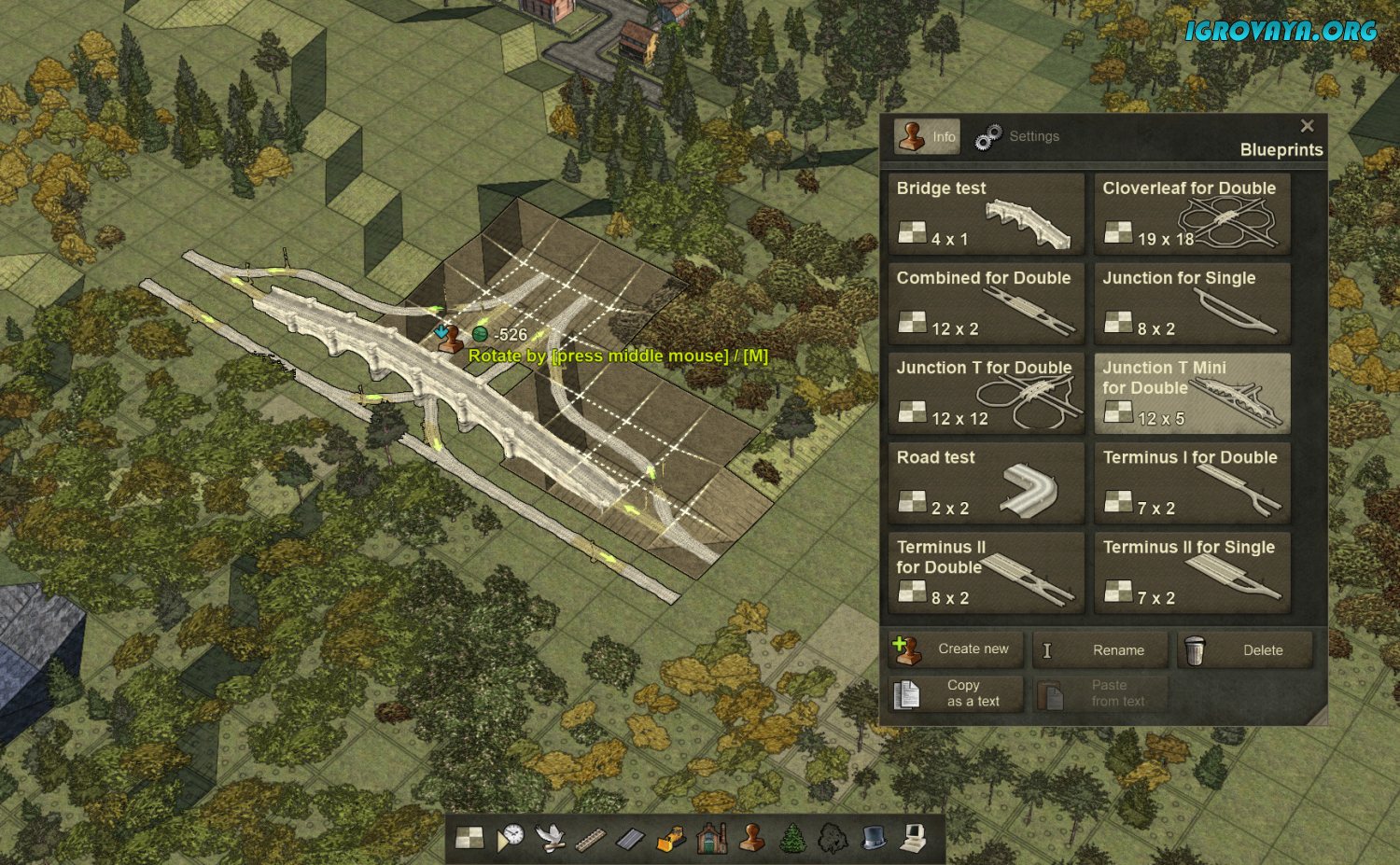
Task: Choose the Junction T for Double blueprint
Action: click(986, 393)
